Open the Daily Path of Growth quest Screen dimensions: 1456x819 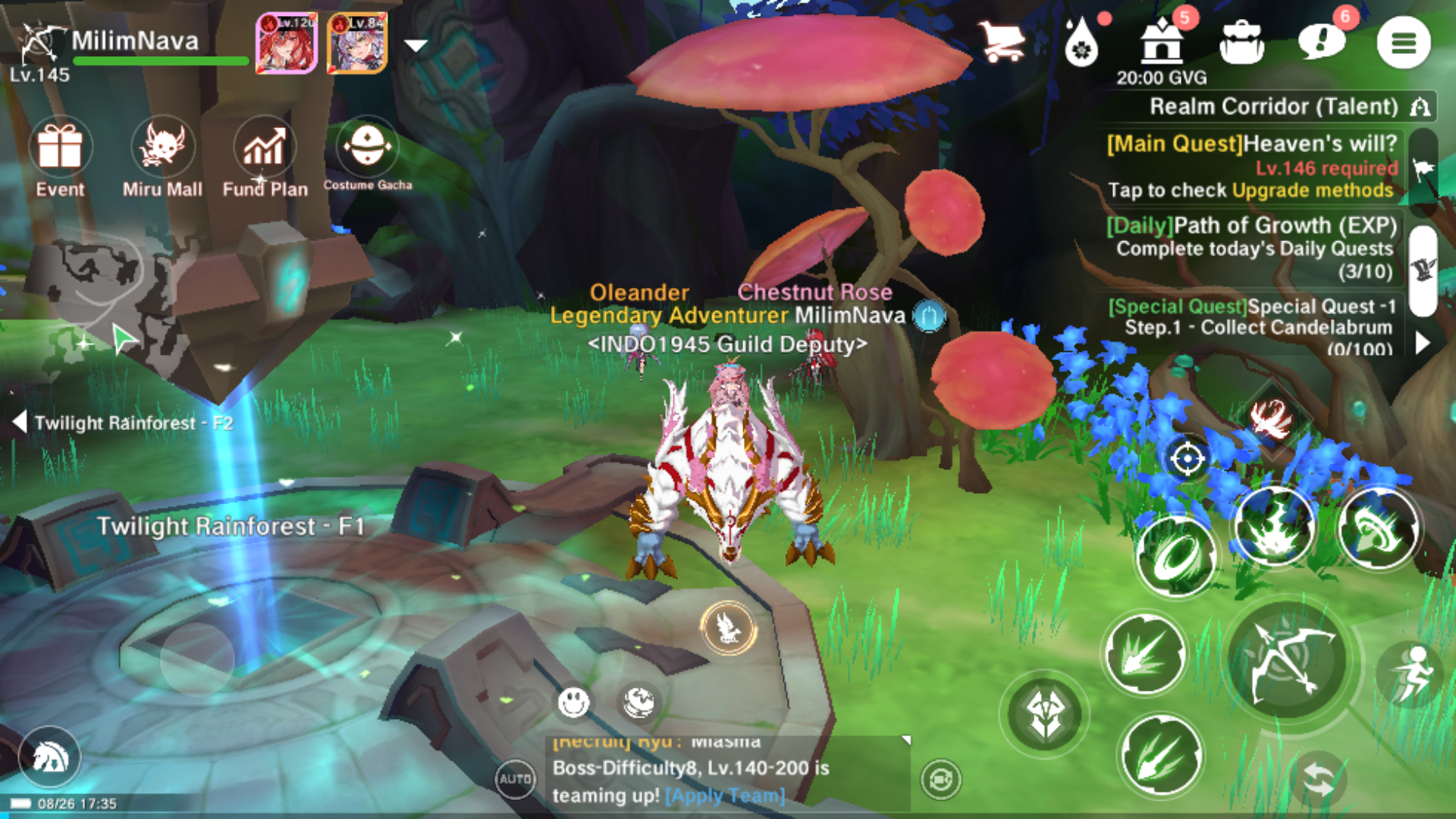pos(1253,247)
